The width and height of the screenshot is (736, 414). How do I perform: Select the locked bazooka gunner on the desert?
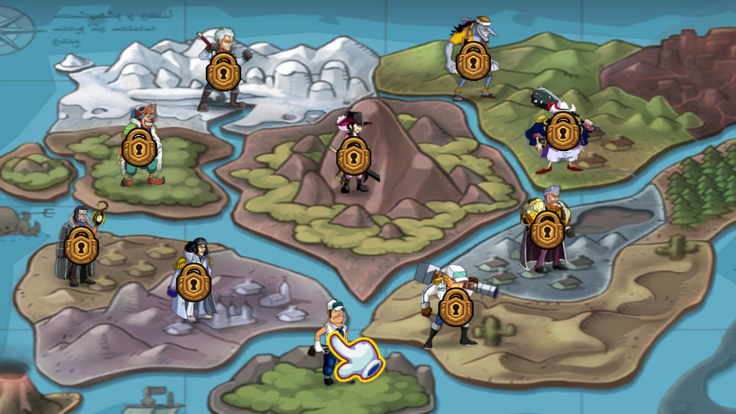455,306
